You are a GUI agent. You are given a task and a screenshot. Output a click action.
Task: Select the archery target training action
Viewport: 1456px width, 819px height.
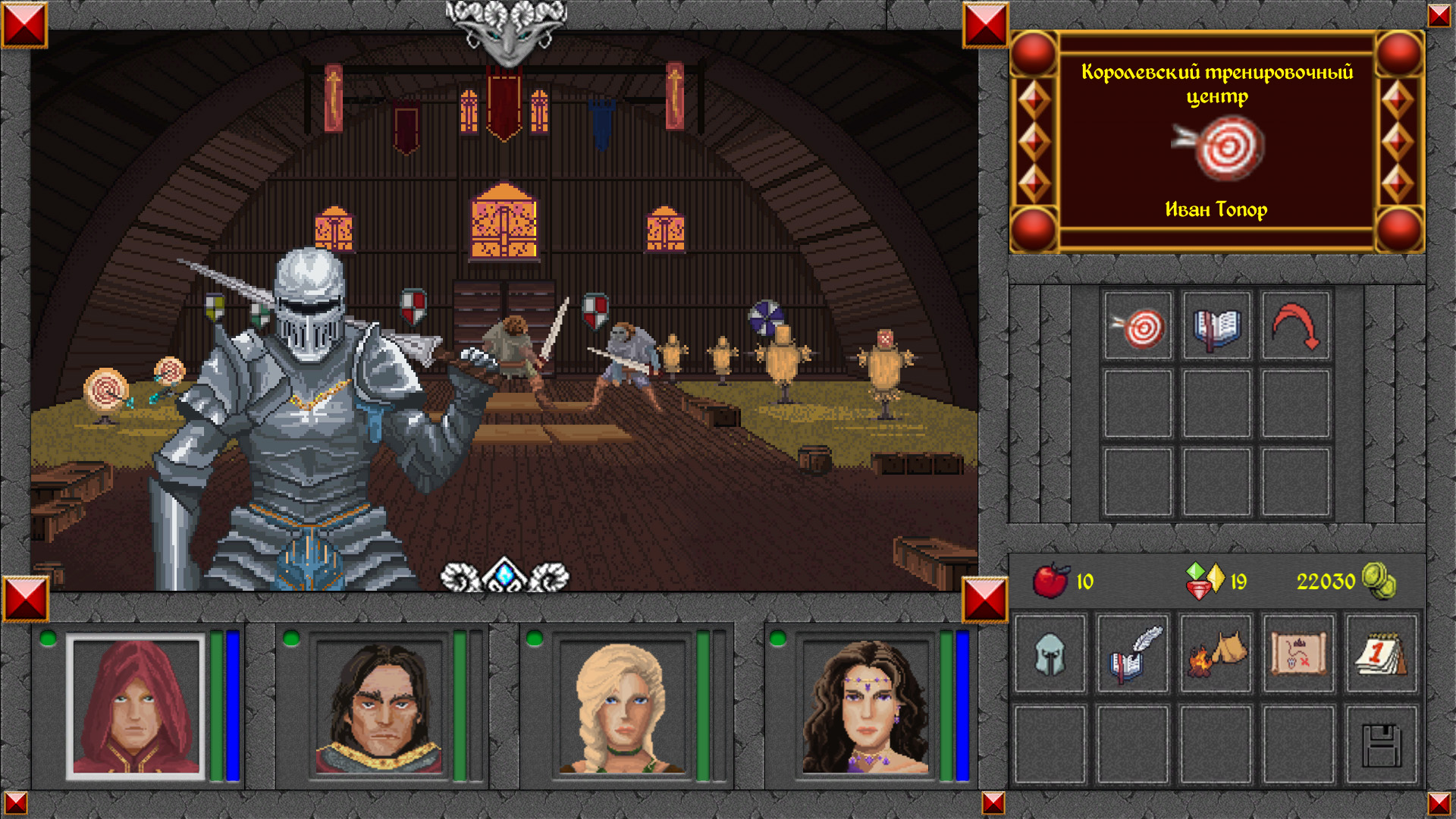1137,327
